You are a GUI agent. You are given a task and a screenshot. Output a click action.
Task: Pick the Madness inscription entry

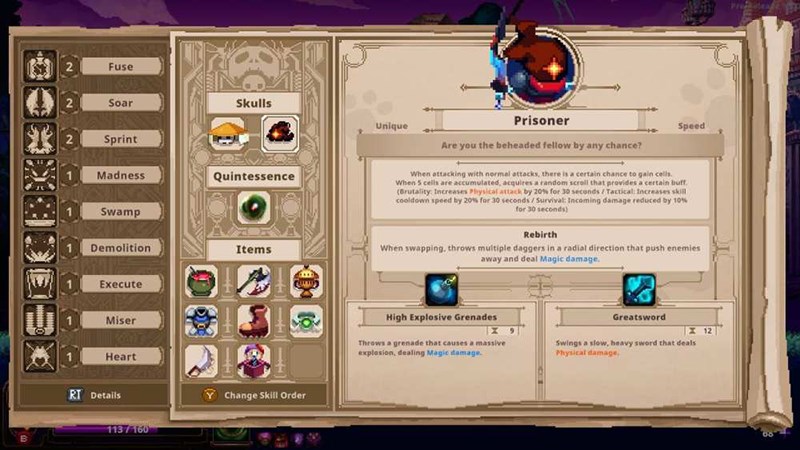pyautogui.click(x=121, y=175)
